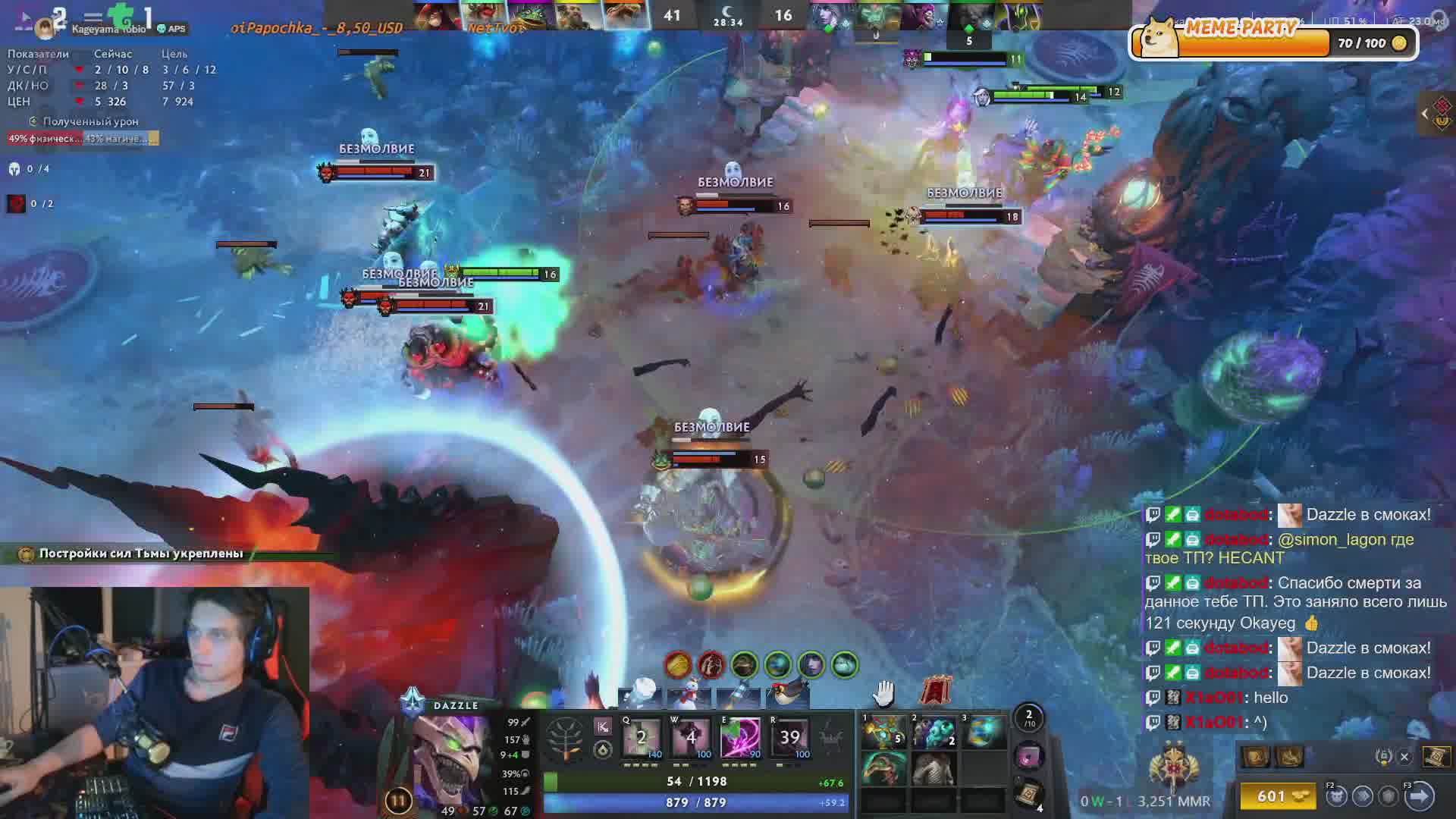Image resolution: width=1456 pixels, height=819 pixels.
Task: Open the shop via the gold button
Action: coord(1282,796)
